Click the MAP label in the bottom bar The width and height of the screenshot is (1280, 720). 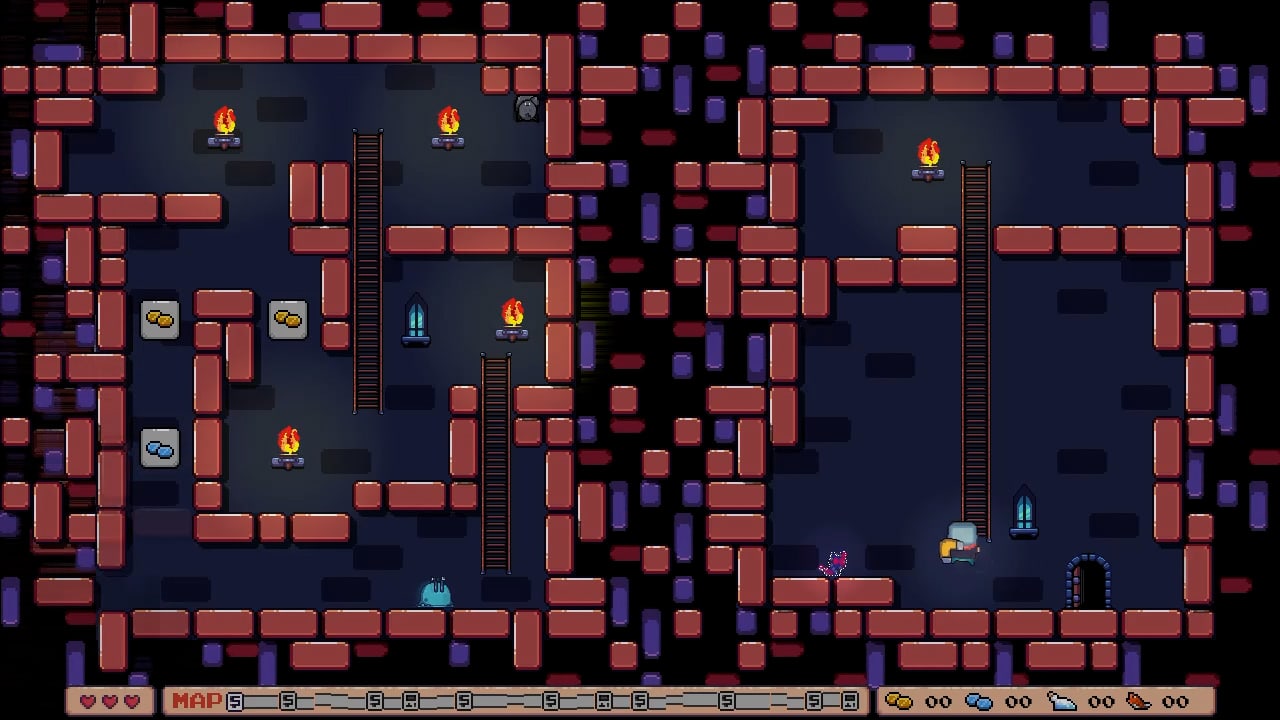click(x=196, y=702)
